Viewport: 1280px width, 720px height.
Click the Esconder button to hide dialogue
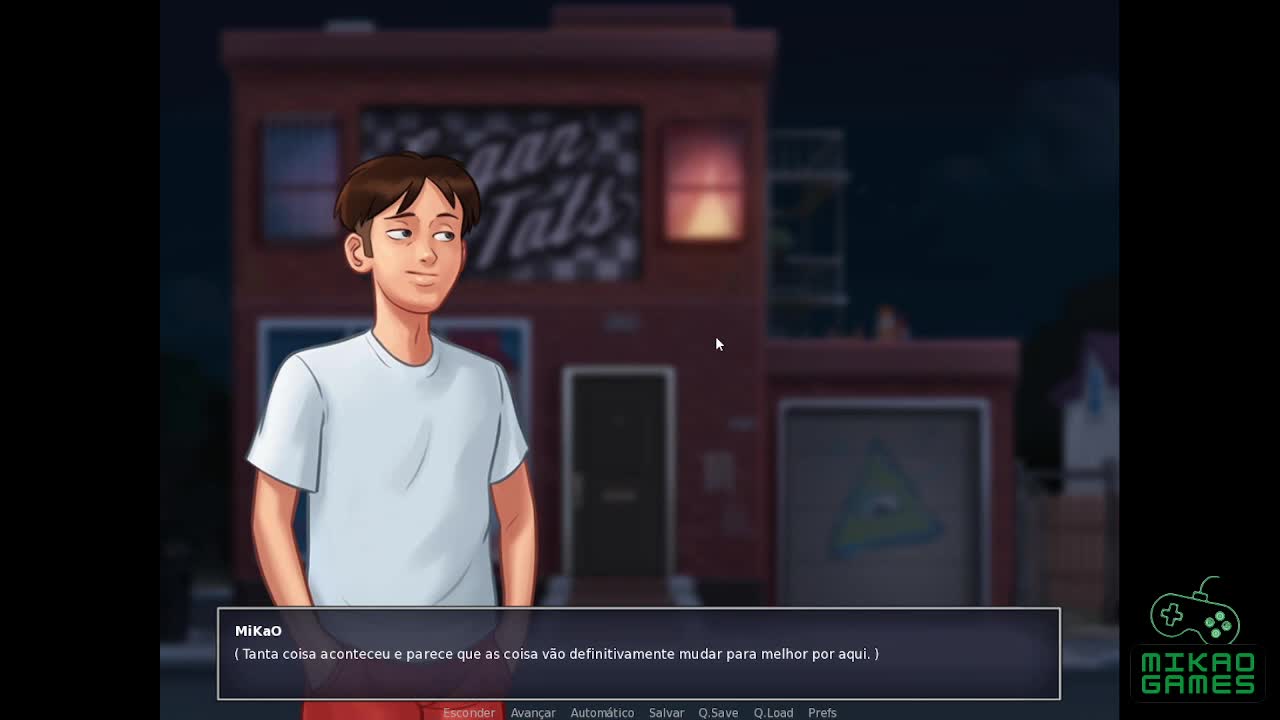[468, 712]
